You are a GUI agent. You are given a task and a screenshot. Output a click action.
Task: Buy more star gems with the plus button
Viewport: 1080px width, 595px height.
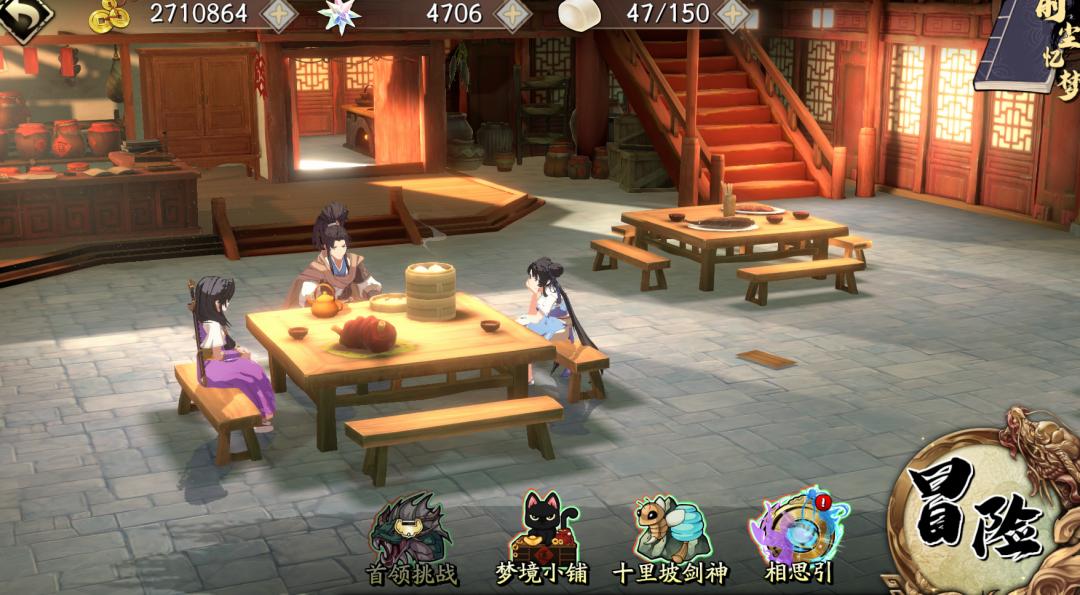click(513, 15)
